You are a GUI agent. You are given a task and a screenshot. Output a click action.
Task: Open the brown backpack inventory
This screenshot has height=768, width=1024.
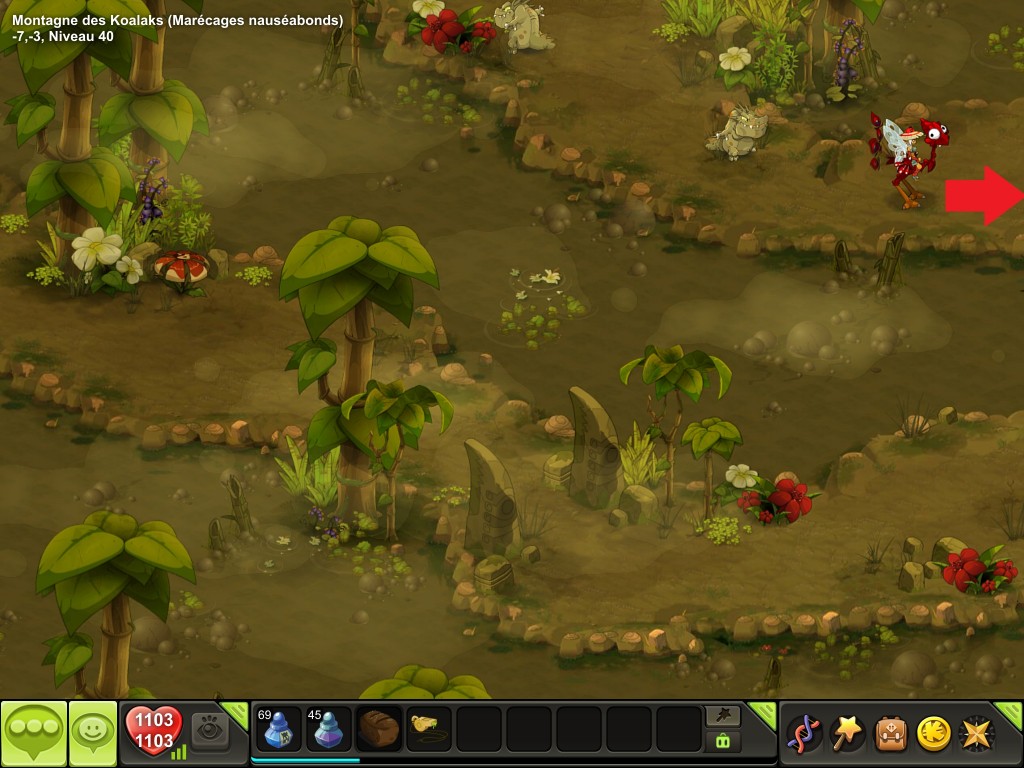tap(891, 733)
